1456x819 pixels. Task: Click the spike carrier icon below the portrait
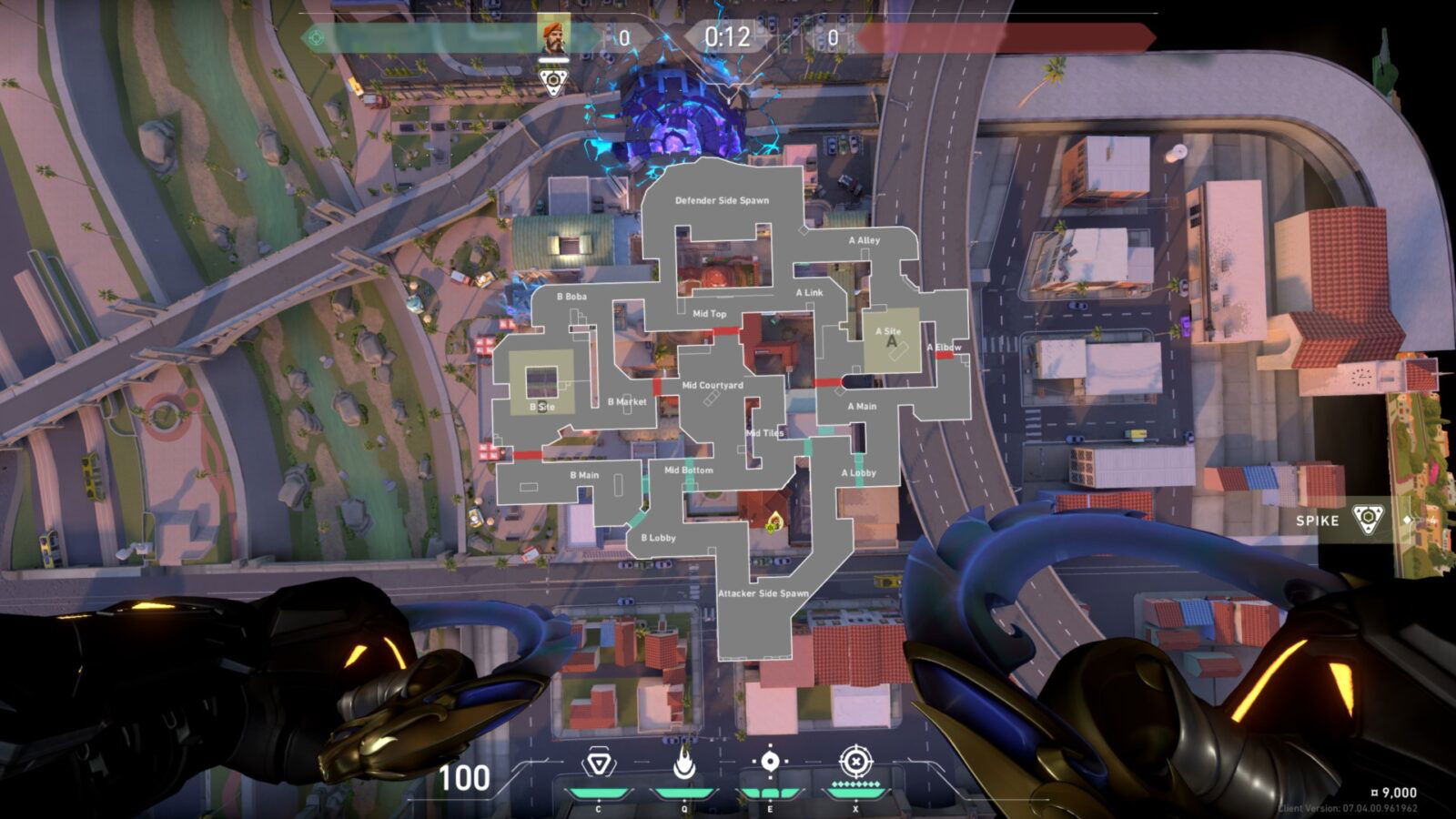(x=552, y=82)
